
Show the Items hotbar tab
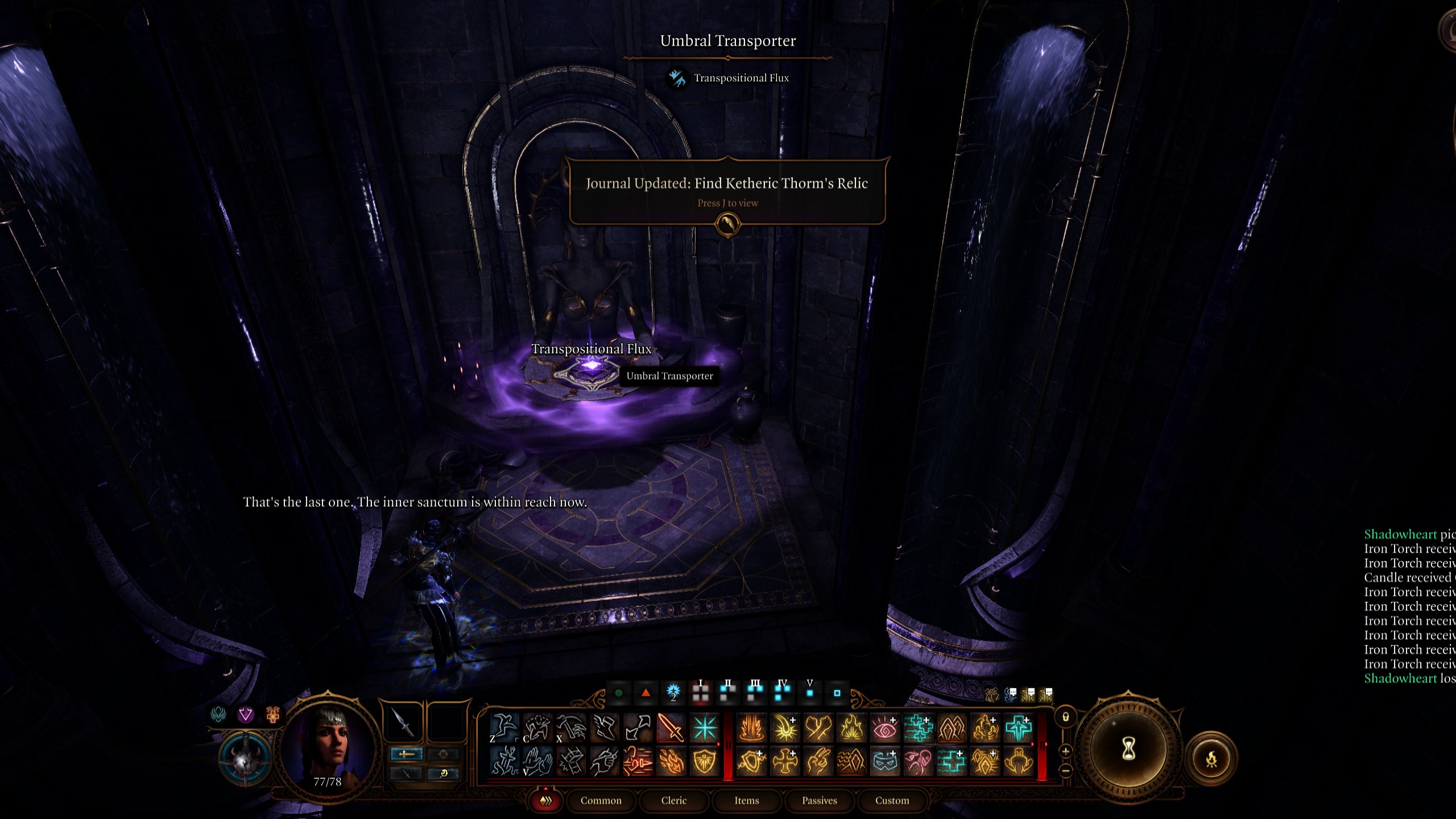coord(747,801)
